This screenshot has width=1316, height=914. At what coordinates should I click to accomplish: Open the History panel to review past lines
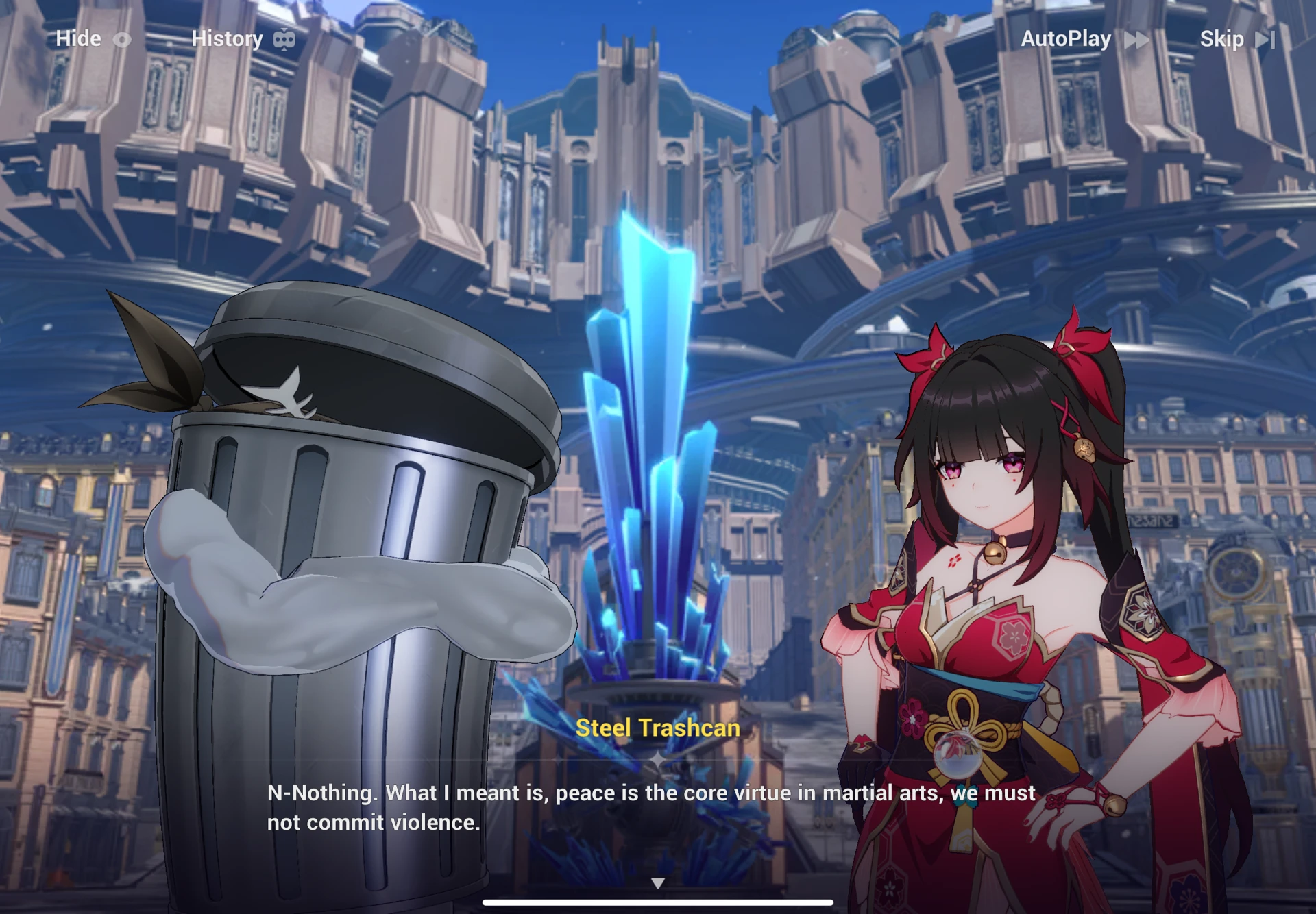point(228,39)
